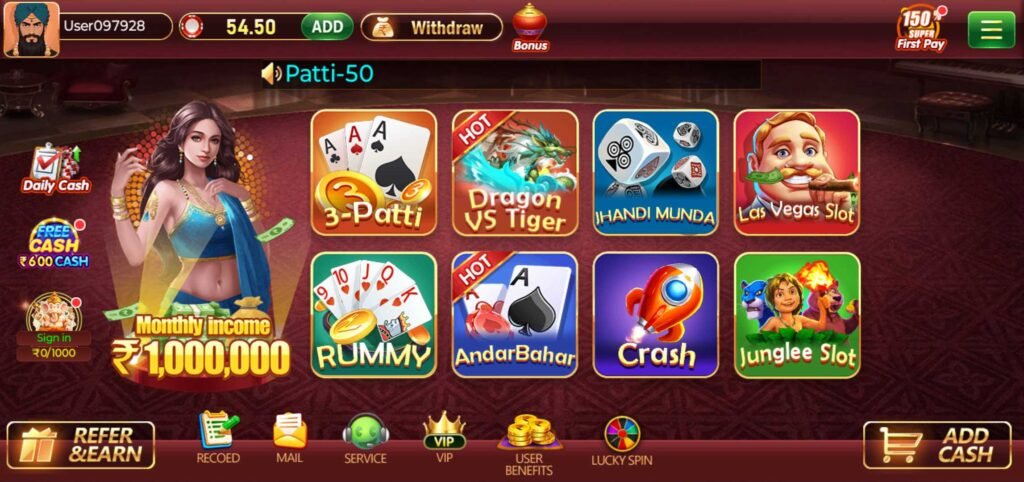Image resolution: width=1024 pixels, height=482 pixels.
Task: Launch the Dragon VS Tiger game
Action: 515,173
